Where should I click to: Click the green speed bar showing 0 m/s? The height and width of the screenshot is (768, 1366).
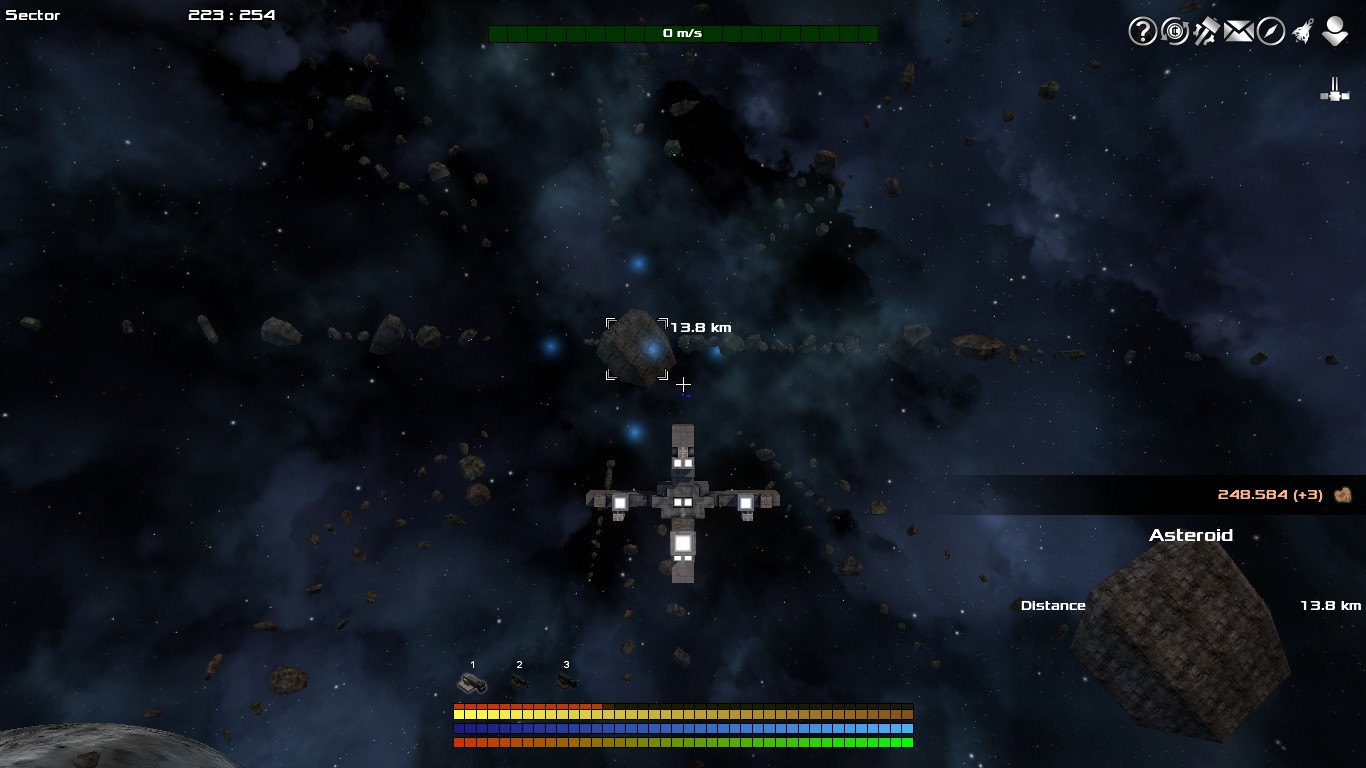(x=683, y=32)
